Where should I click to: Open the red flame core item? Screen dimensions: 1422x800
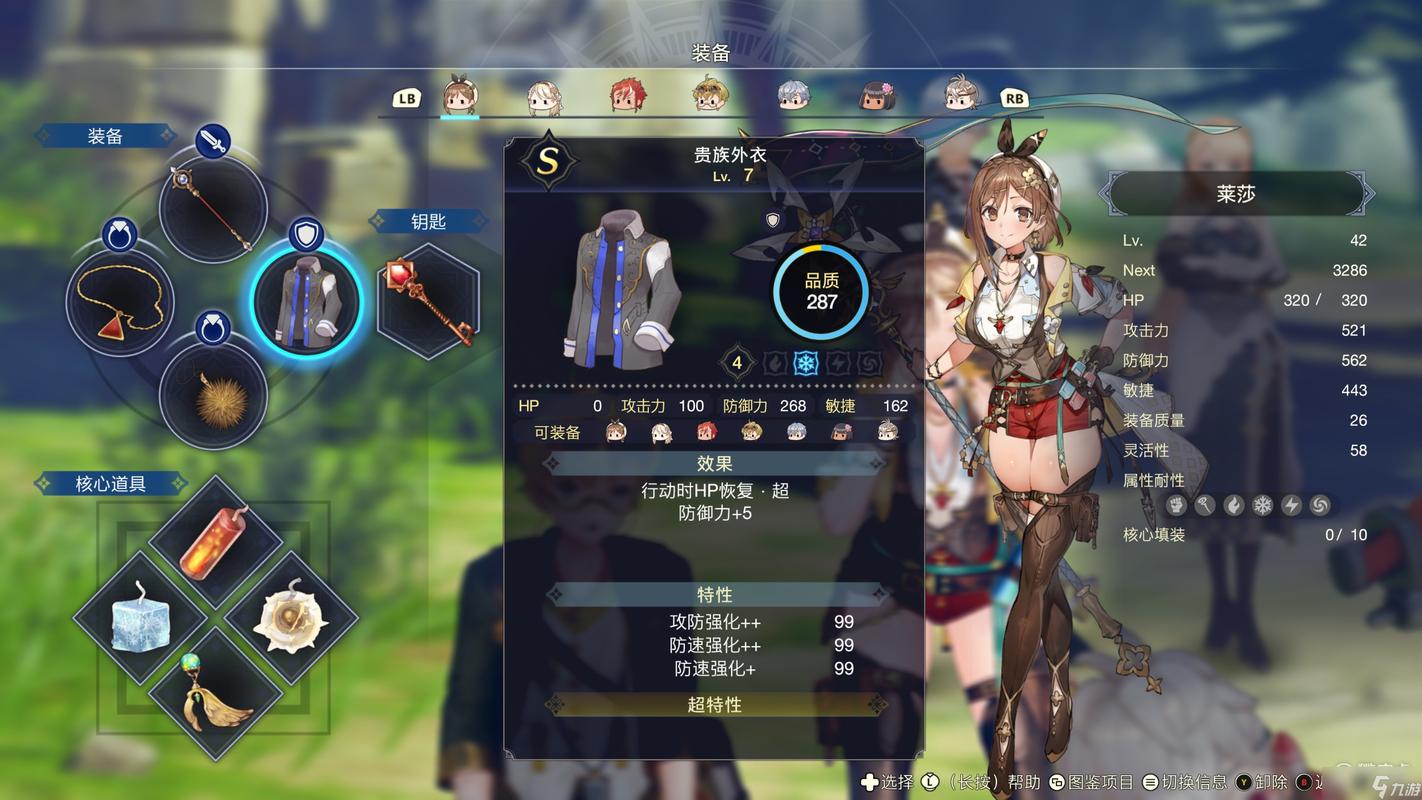pyautogui.click(x=213, y=546)
